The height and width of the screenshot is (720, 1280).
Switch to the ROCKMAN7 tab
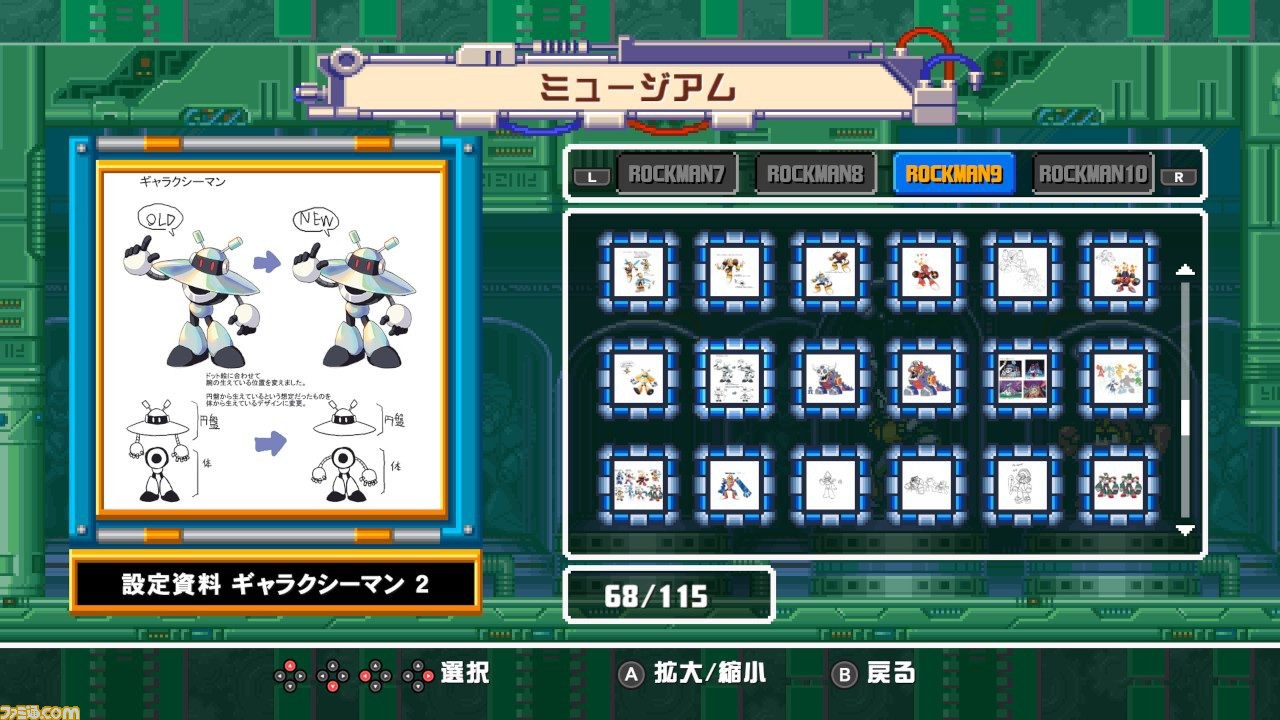tap(676, 172)
